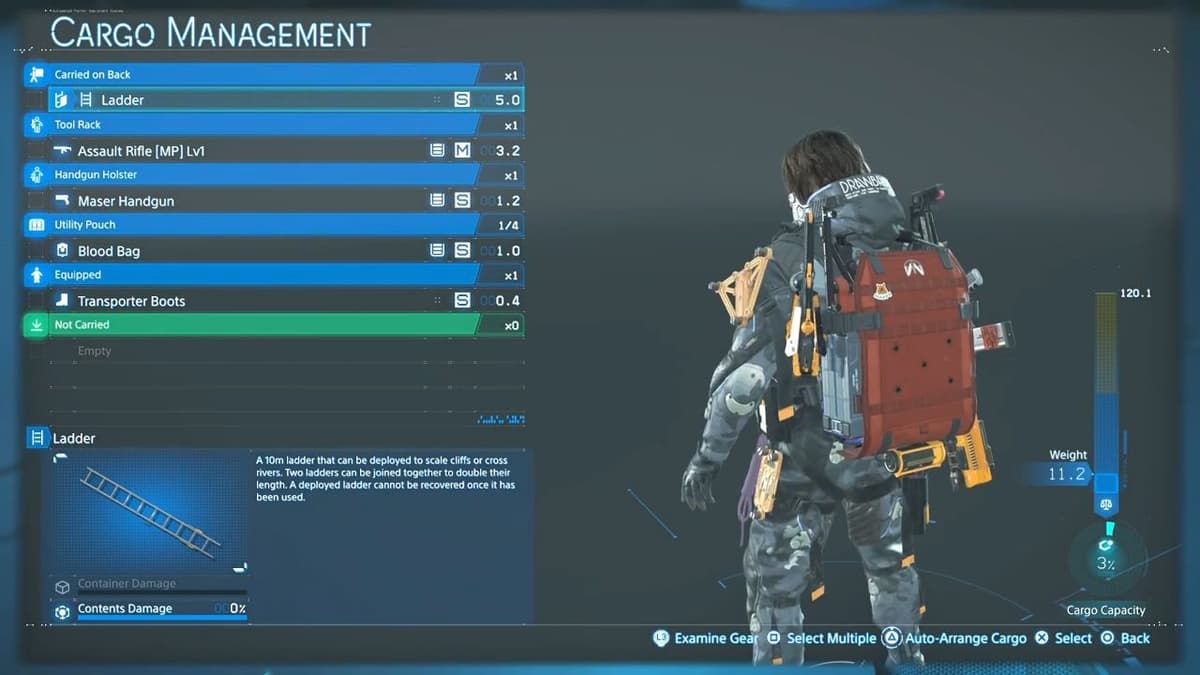
Task: Click the ladder preview thumbnail image
Action: (x=150, y=512)
